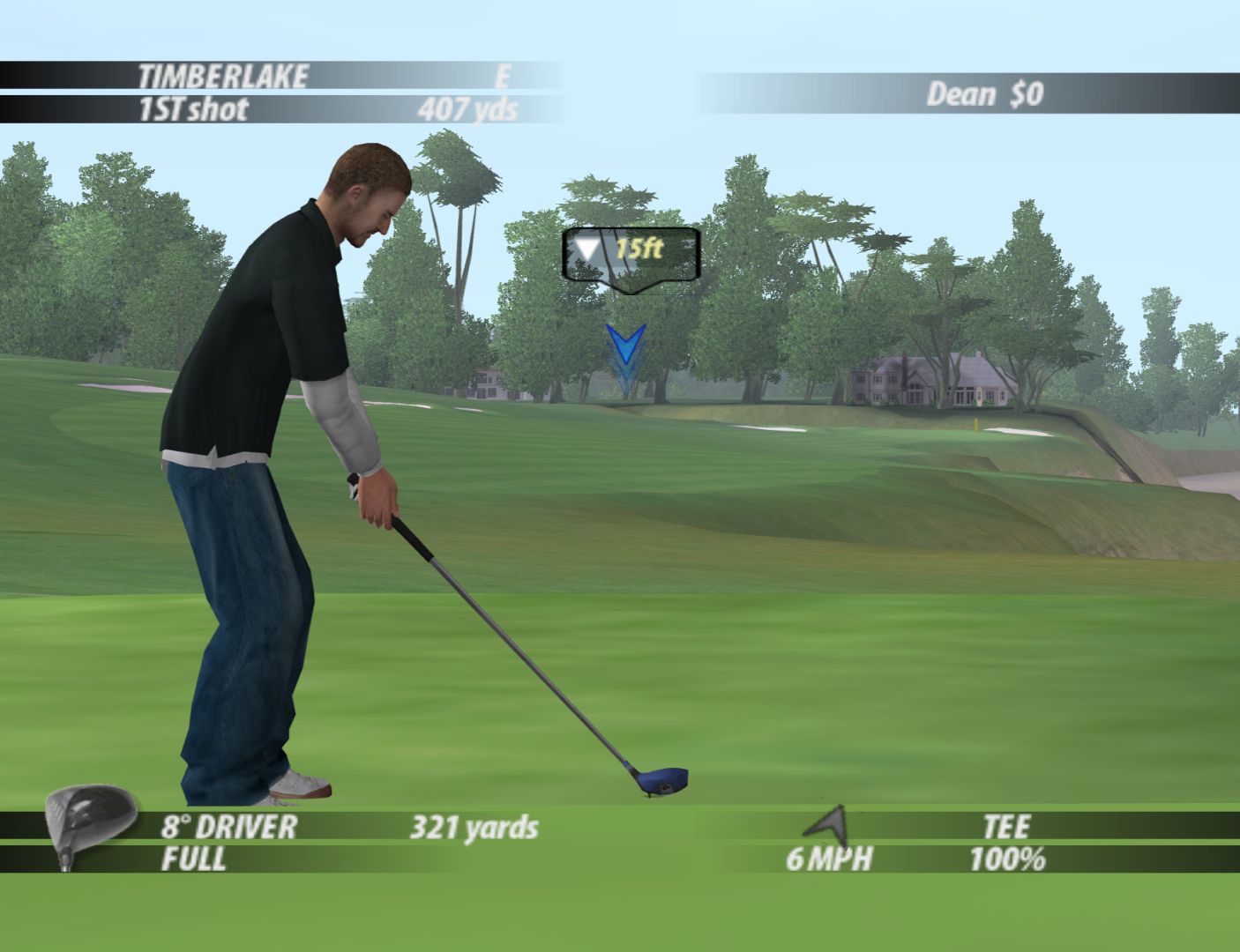Switch the FULL shot type
This screenshot has height=952, width=1240.
(x=193, y=859)
